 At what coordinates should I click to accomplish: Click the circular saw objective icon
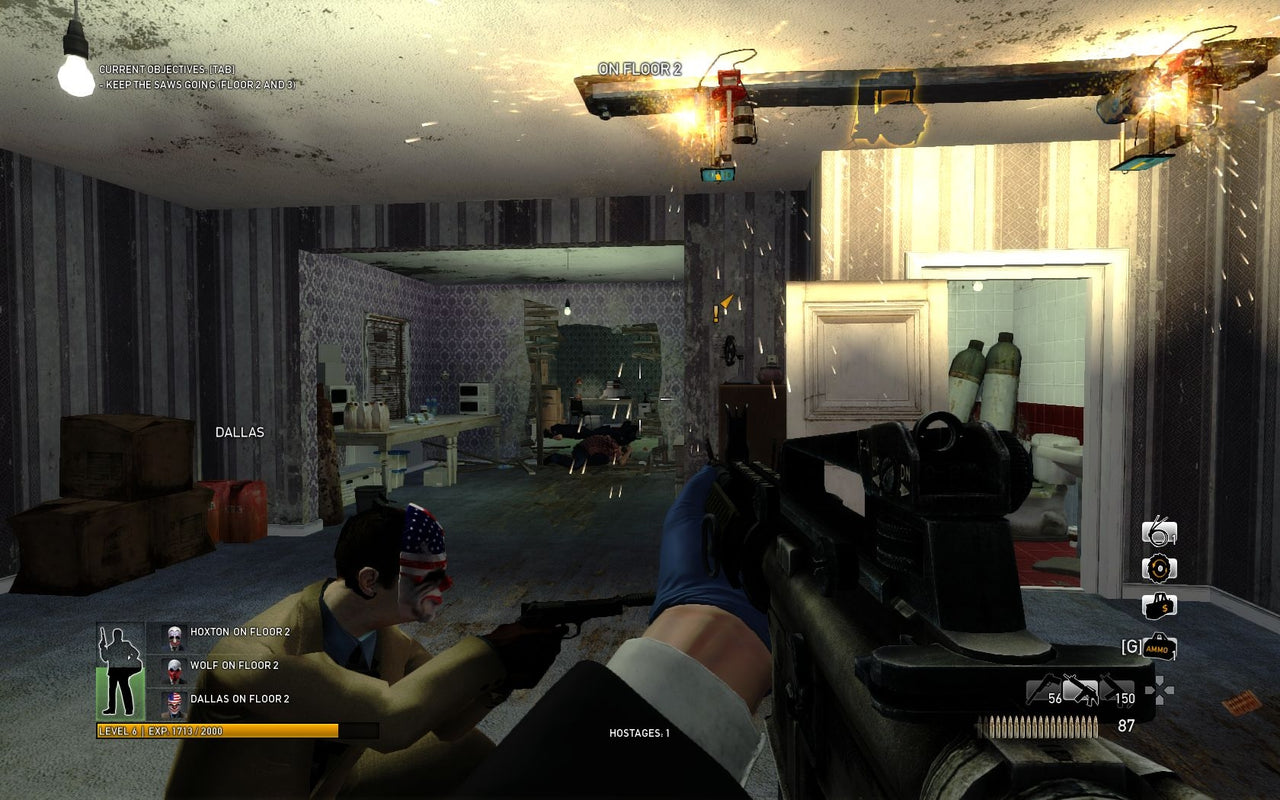click(x=1159, y=568)
